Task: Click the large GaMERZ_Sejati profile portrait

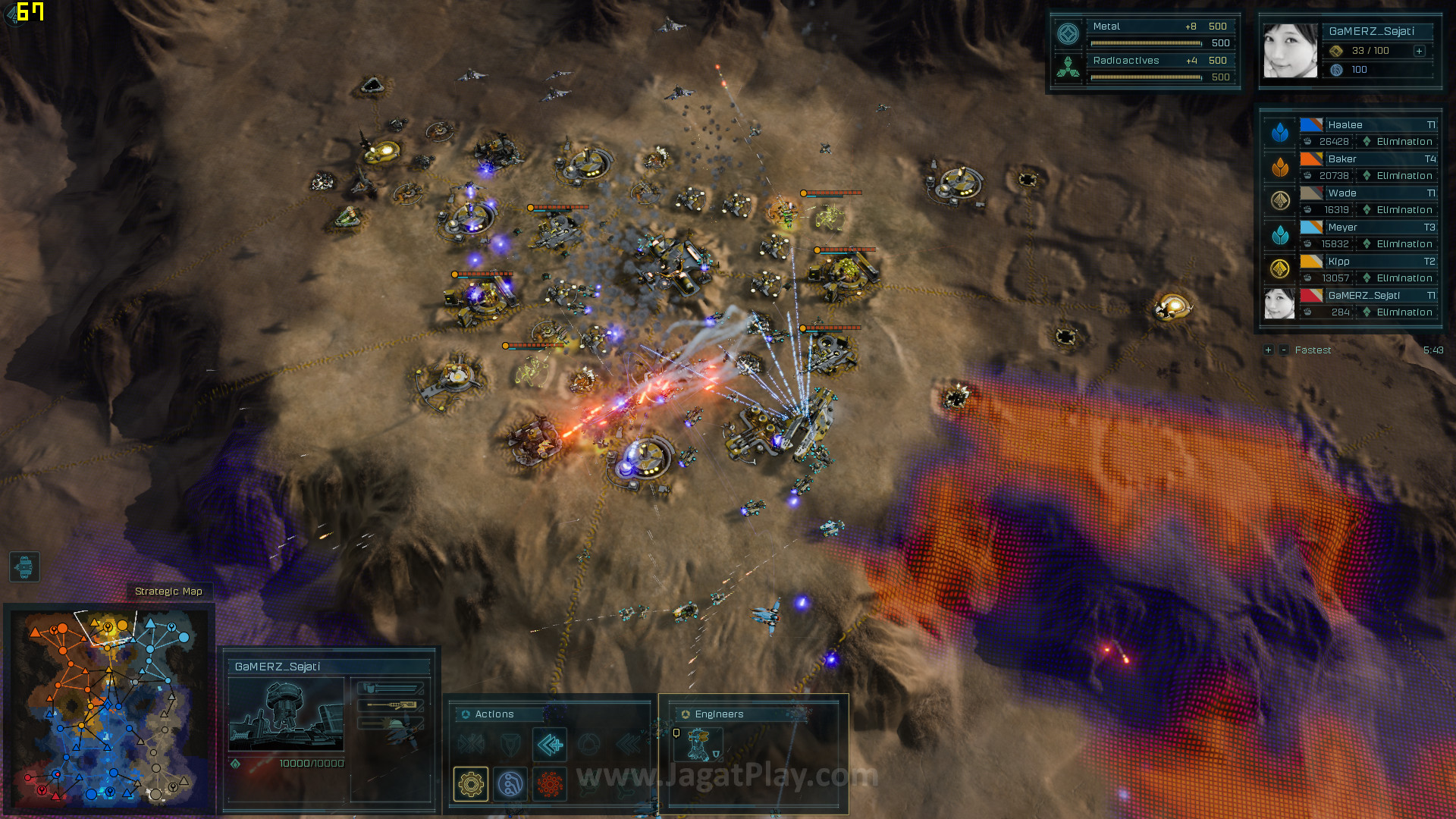Action: [1290, 51]
